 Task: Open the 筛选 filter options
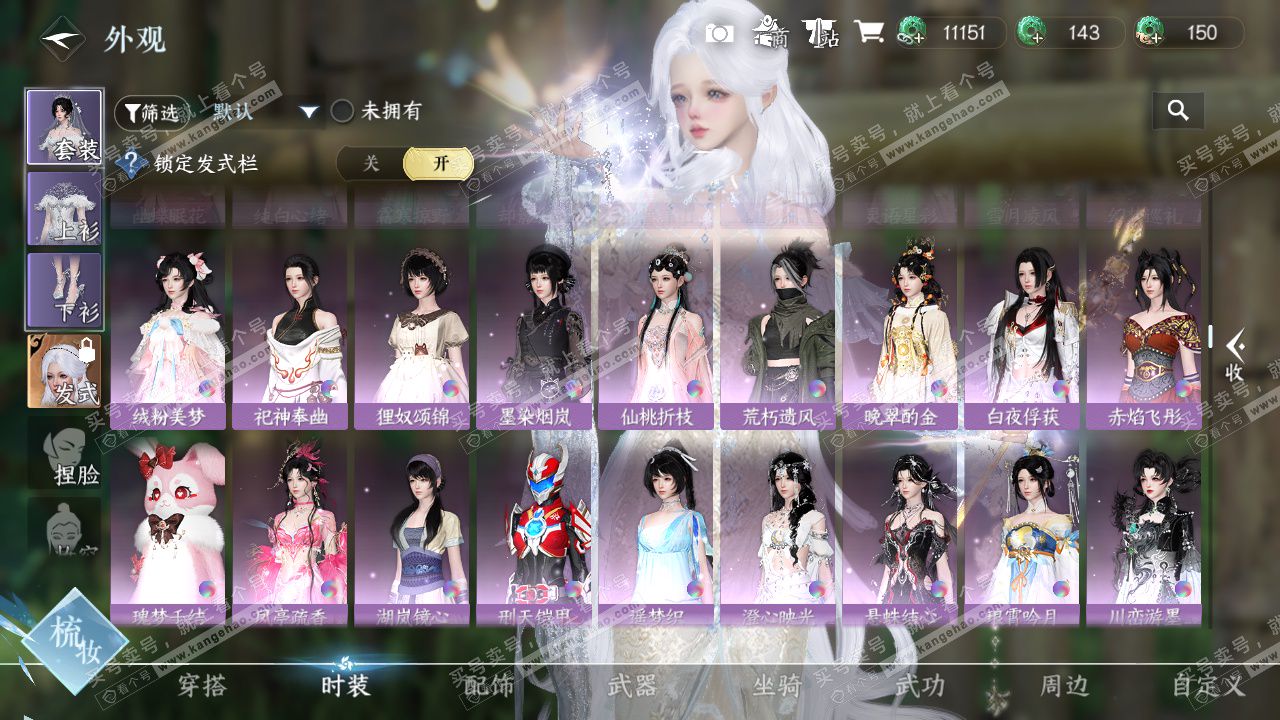(150, 112)
